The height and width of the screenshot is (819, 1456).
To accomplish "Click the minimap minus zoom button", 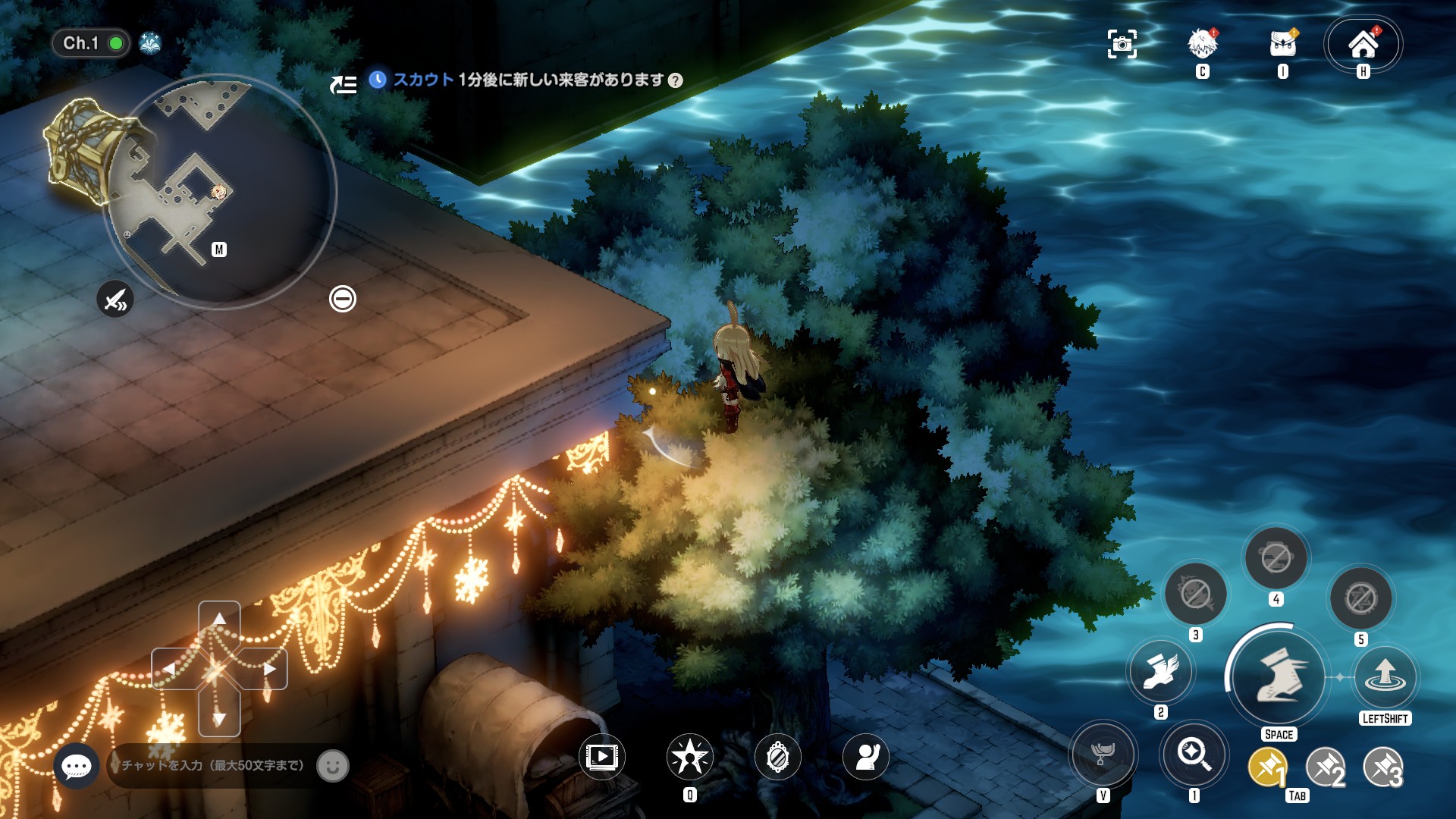I will [342, 299].
